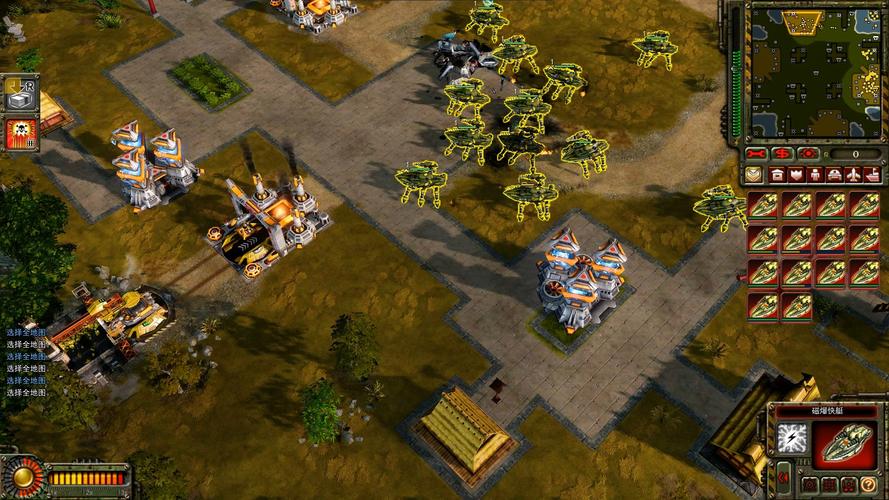Open the envelope-shaped first tab
The image size is (889, 500).
pos(755,175)
